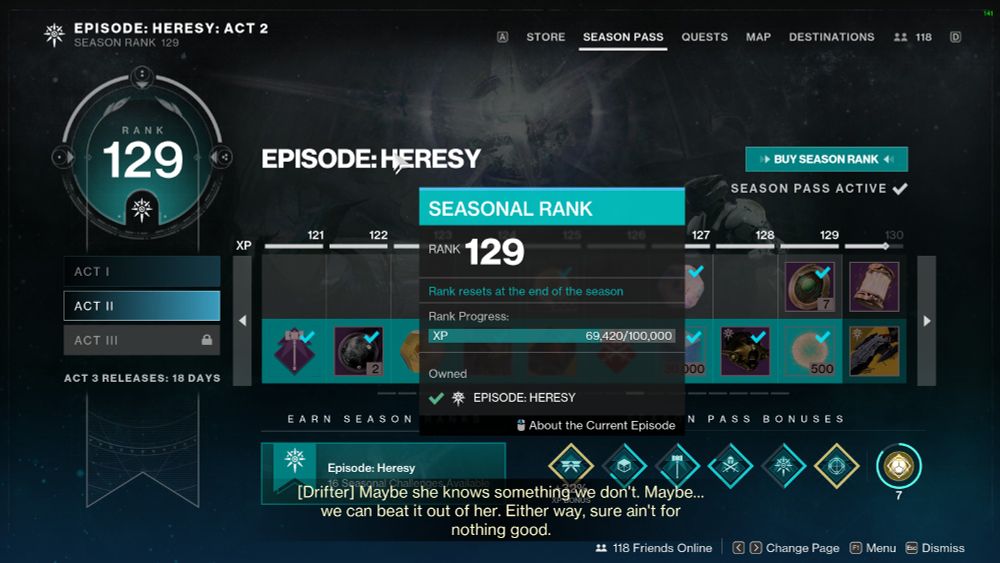The width and height of the screenshot is (1000, 563).
Task: Select the Season Pass tab
Action: [623, 37]
